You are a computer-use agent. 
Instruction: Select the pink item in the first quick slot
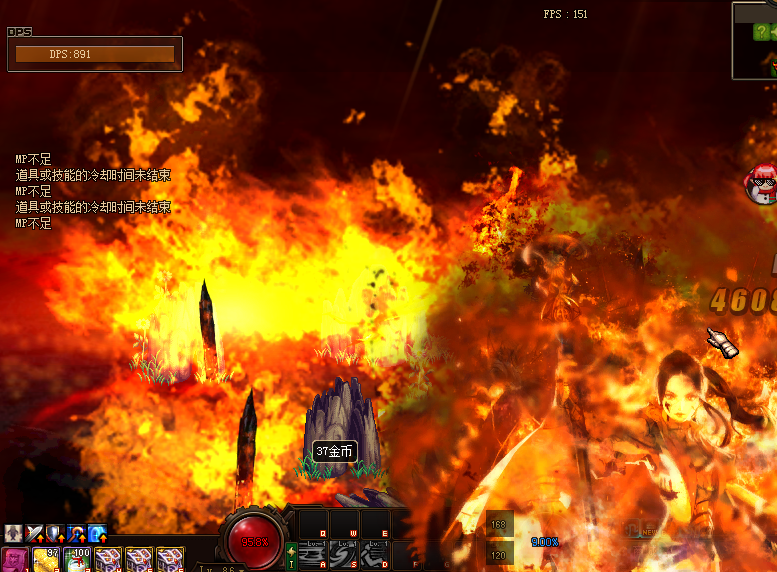14,559
